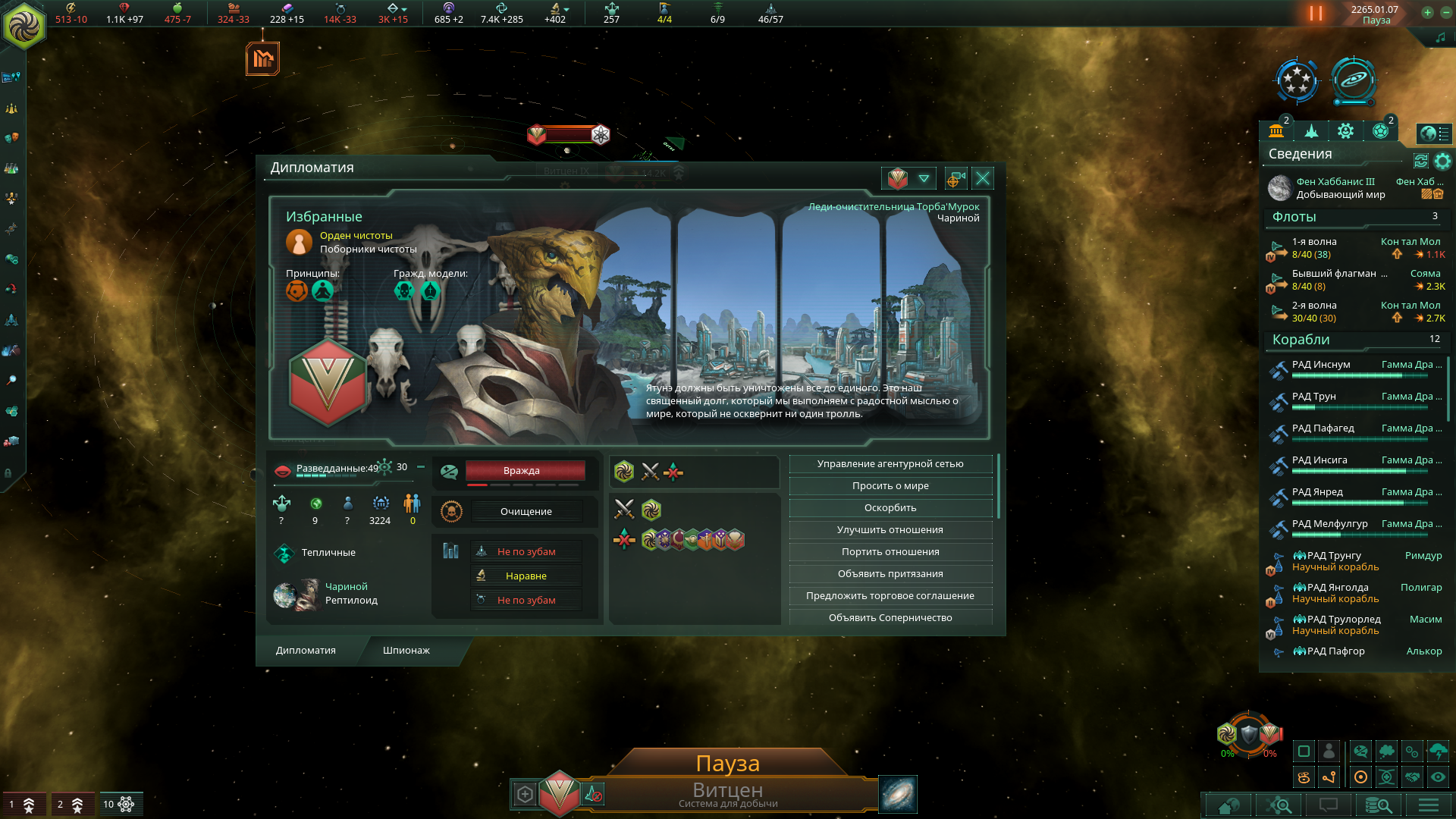Switch to the 'Шпионаж' tab
The width and height of the screenshot is (1456, 819).
tap(406, 651)
